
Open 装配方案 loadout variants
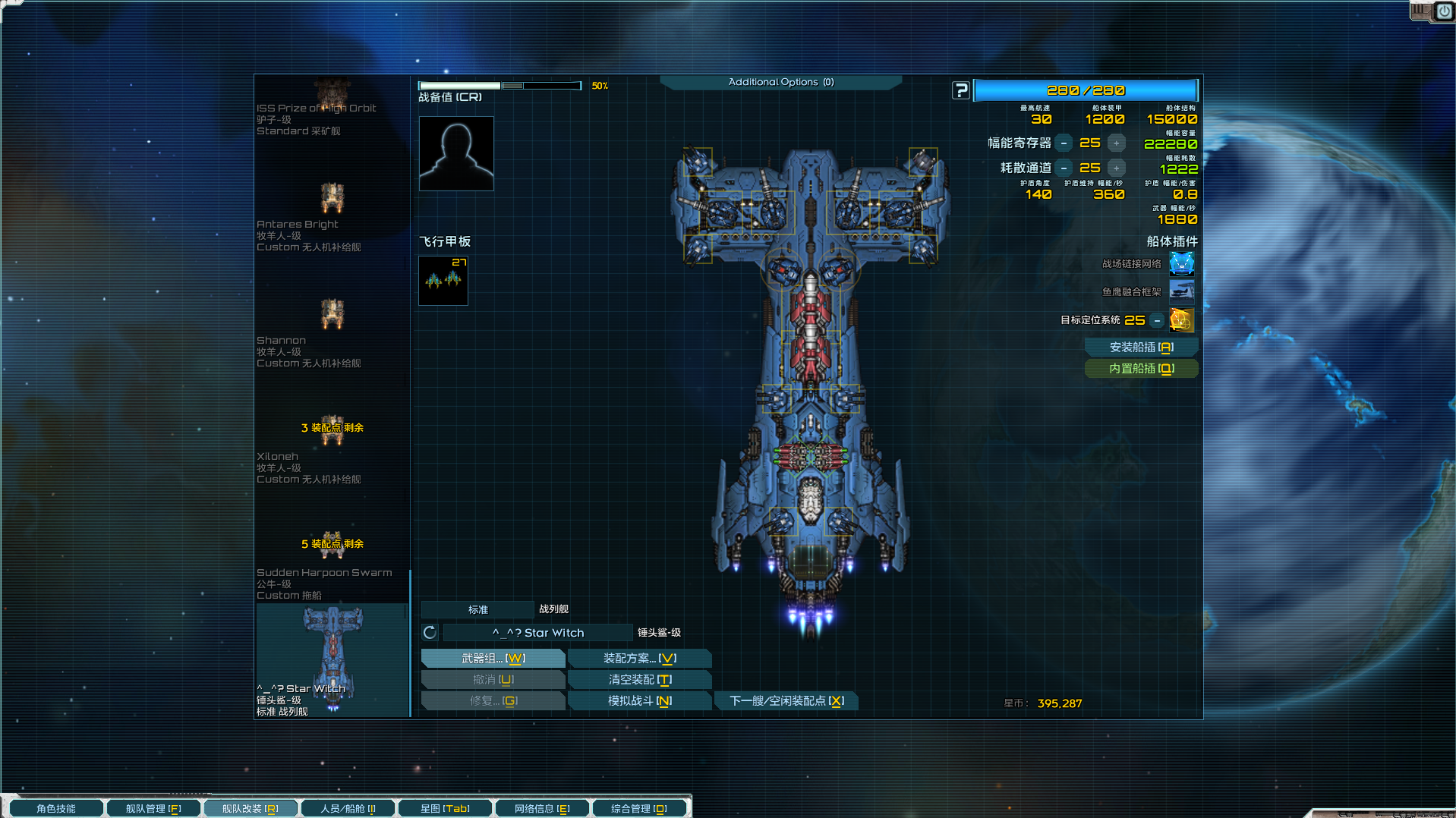(639, 659)
